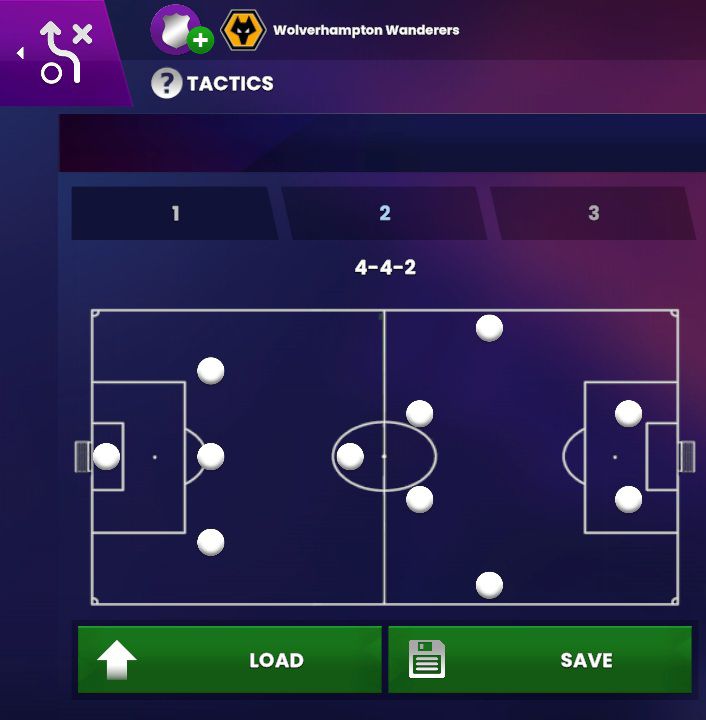706x720 pixels.
Task: Click the purple shield with green plus
Action: point(178,30)
